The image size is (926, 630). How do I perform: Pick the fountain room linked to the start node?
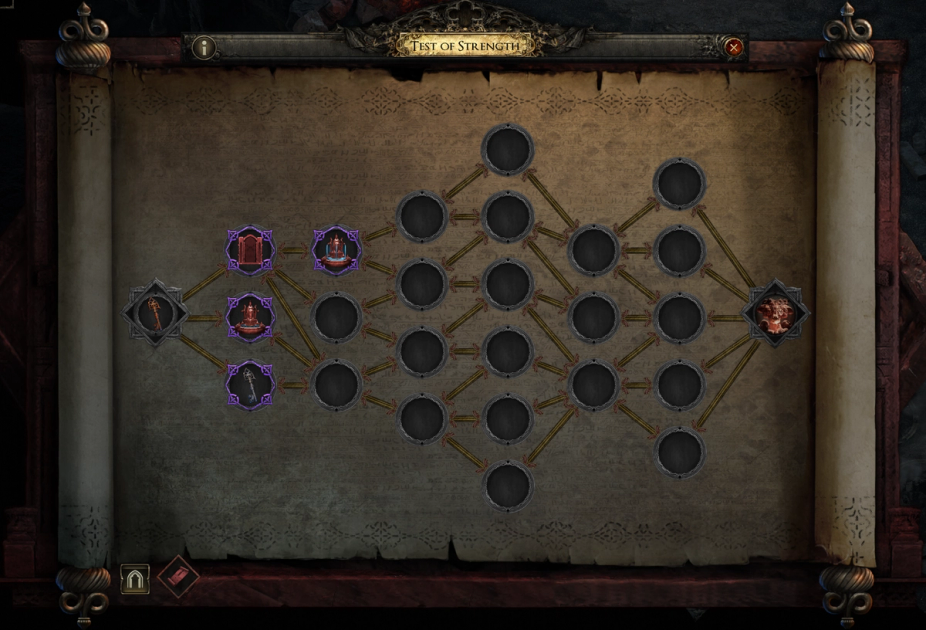click(x=250, y=318)
